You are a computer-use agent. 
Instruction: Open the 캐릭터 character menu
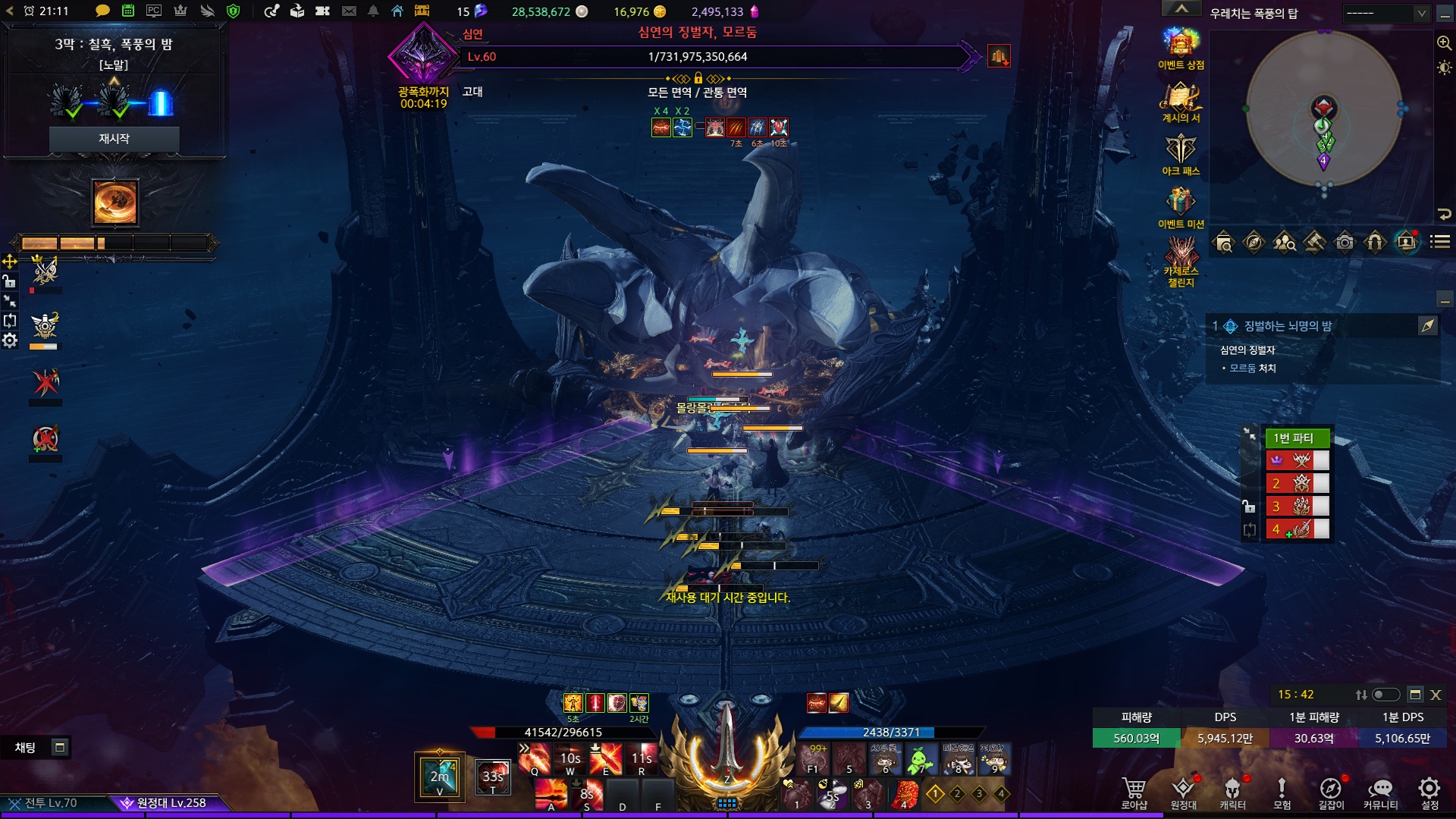tap(1232, 791)
